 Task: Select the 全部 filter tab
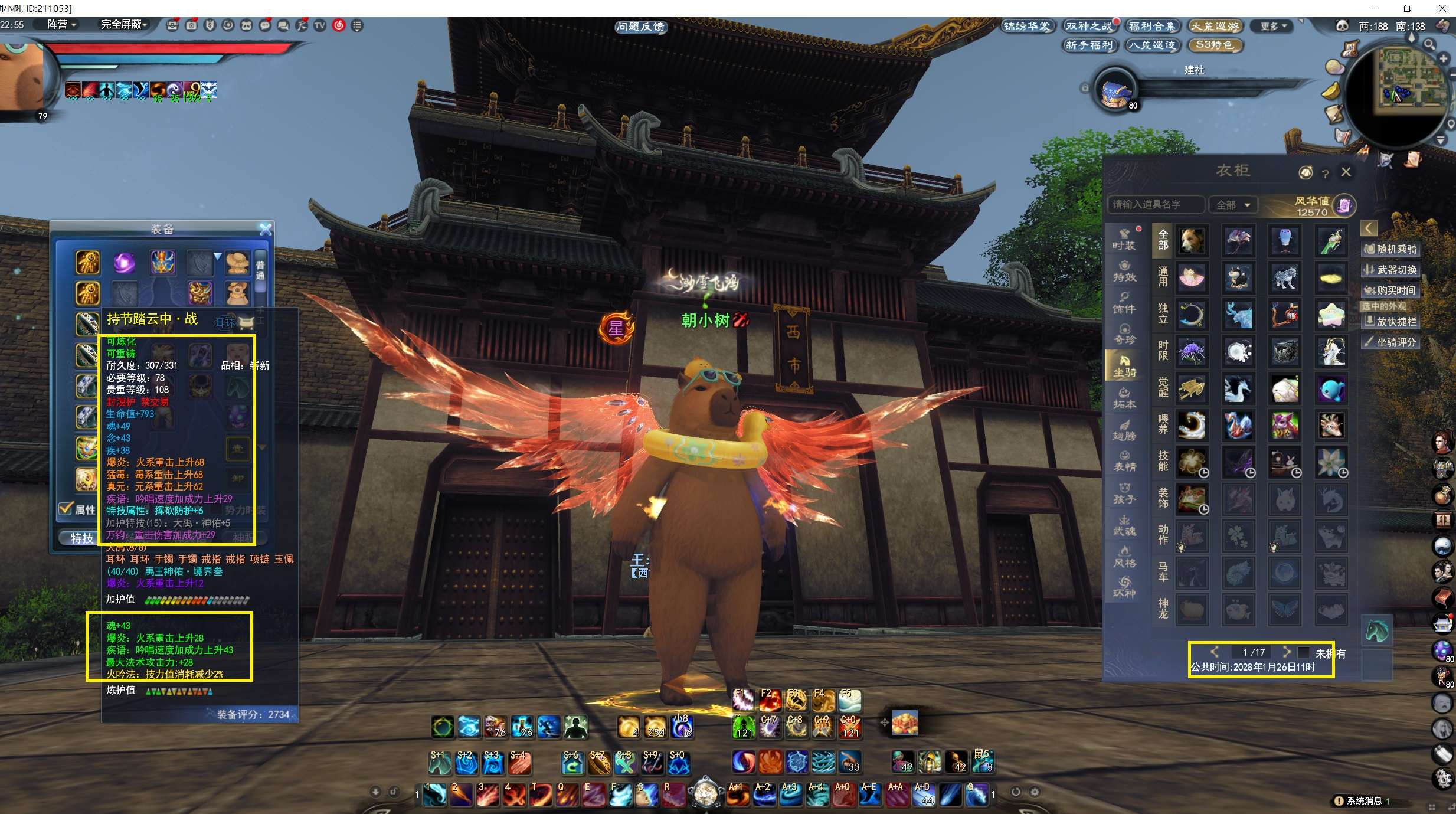[x=1163, y=240]
